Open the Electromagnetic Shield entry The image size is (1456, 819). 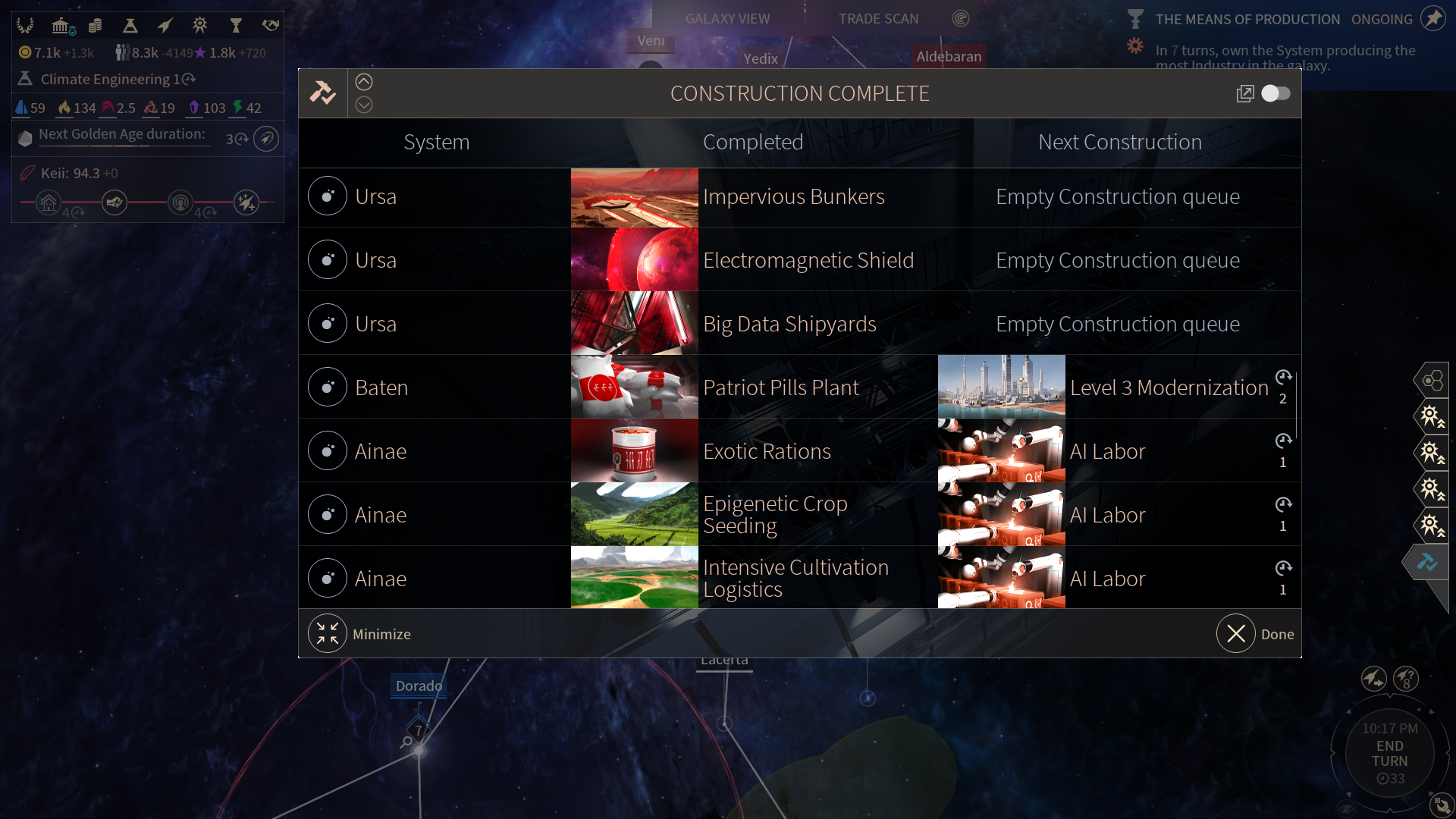pos(808,261)
